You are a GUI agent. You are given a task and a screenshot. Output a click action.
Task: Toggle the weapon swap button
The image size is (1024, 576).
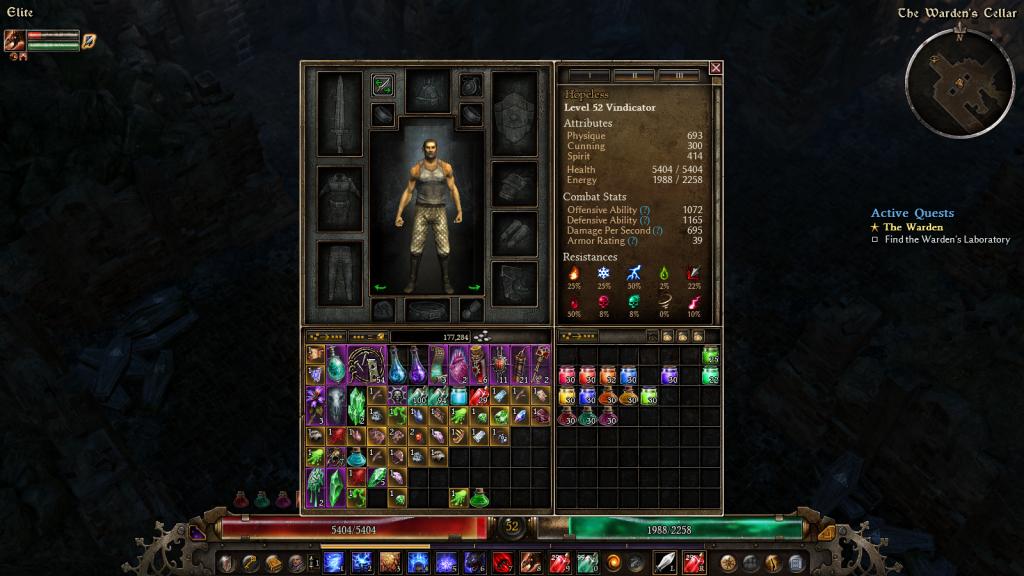pos(382,85)
